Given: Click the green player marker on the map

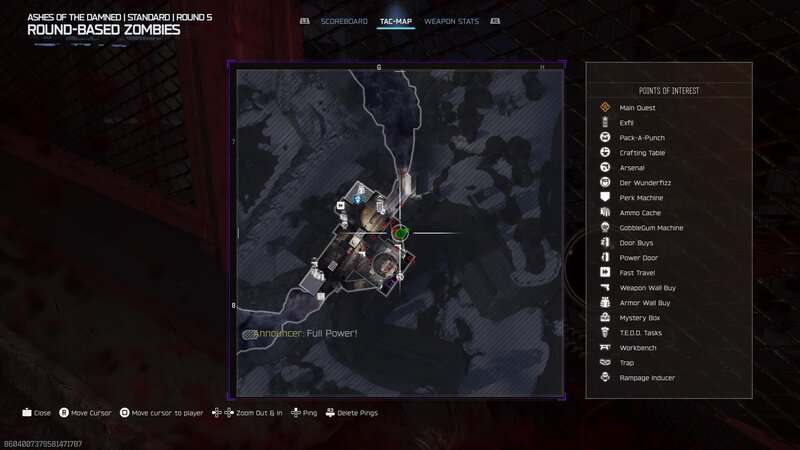Looking at the screenshot, I should (400, 233).
